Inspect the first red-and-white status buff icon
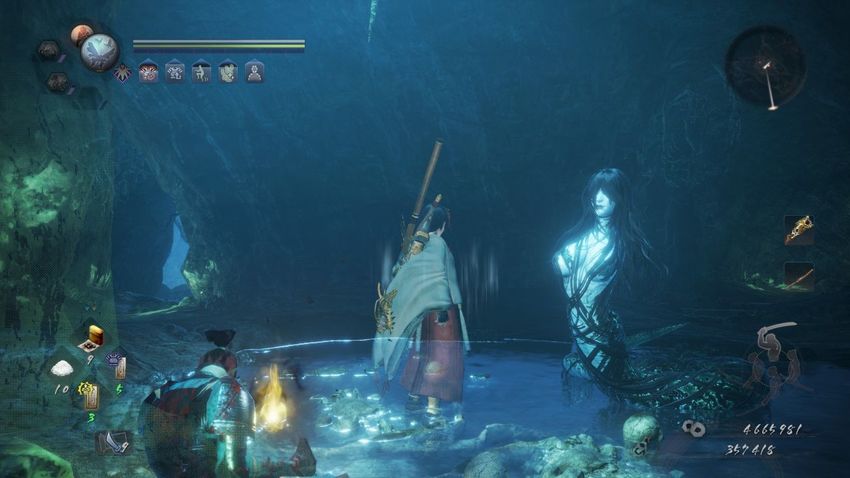Viewport: 850px width, 478px height. click(148, 72)
